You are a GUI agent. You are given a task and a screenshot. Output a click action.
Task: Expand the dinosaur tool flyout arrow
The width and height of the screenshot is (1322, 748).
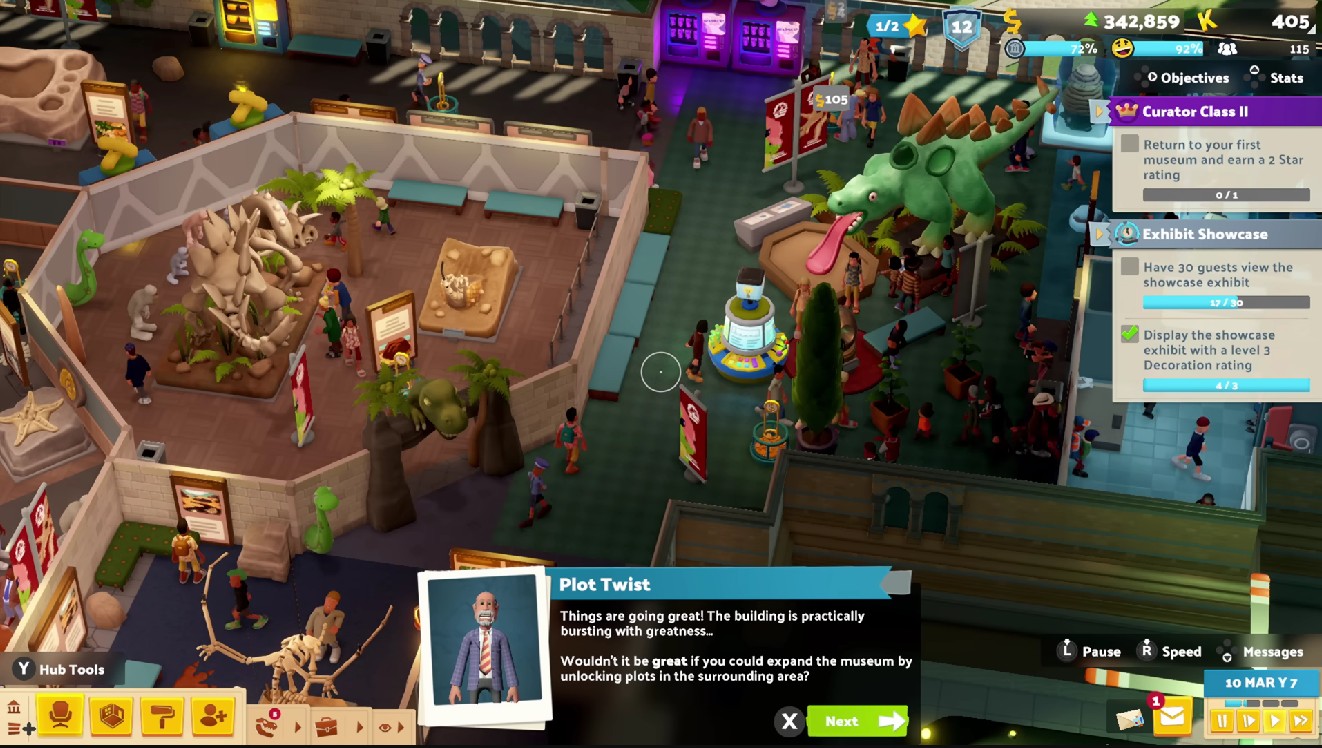pos(297,727)
